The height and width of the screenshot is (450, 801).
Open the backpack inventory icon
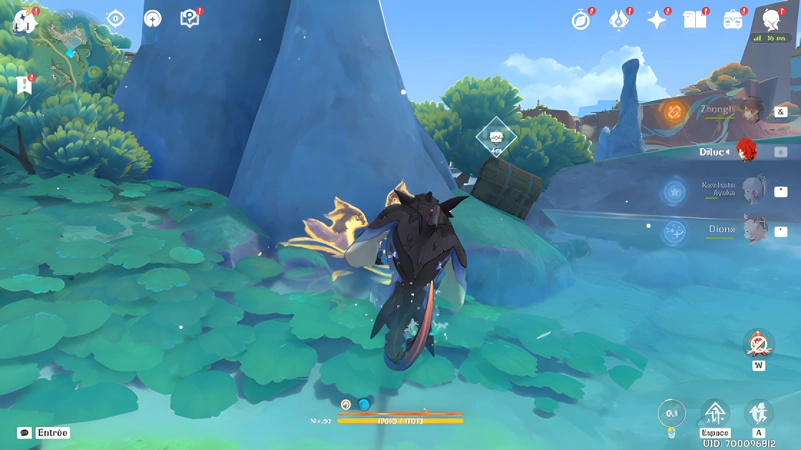pos(733,20)
